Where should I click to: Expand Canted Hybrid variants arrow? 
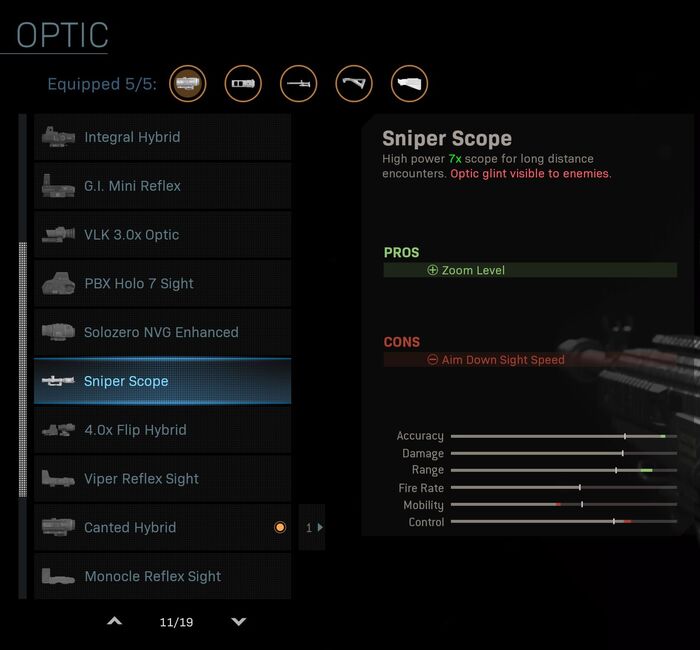(313, 528)
